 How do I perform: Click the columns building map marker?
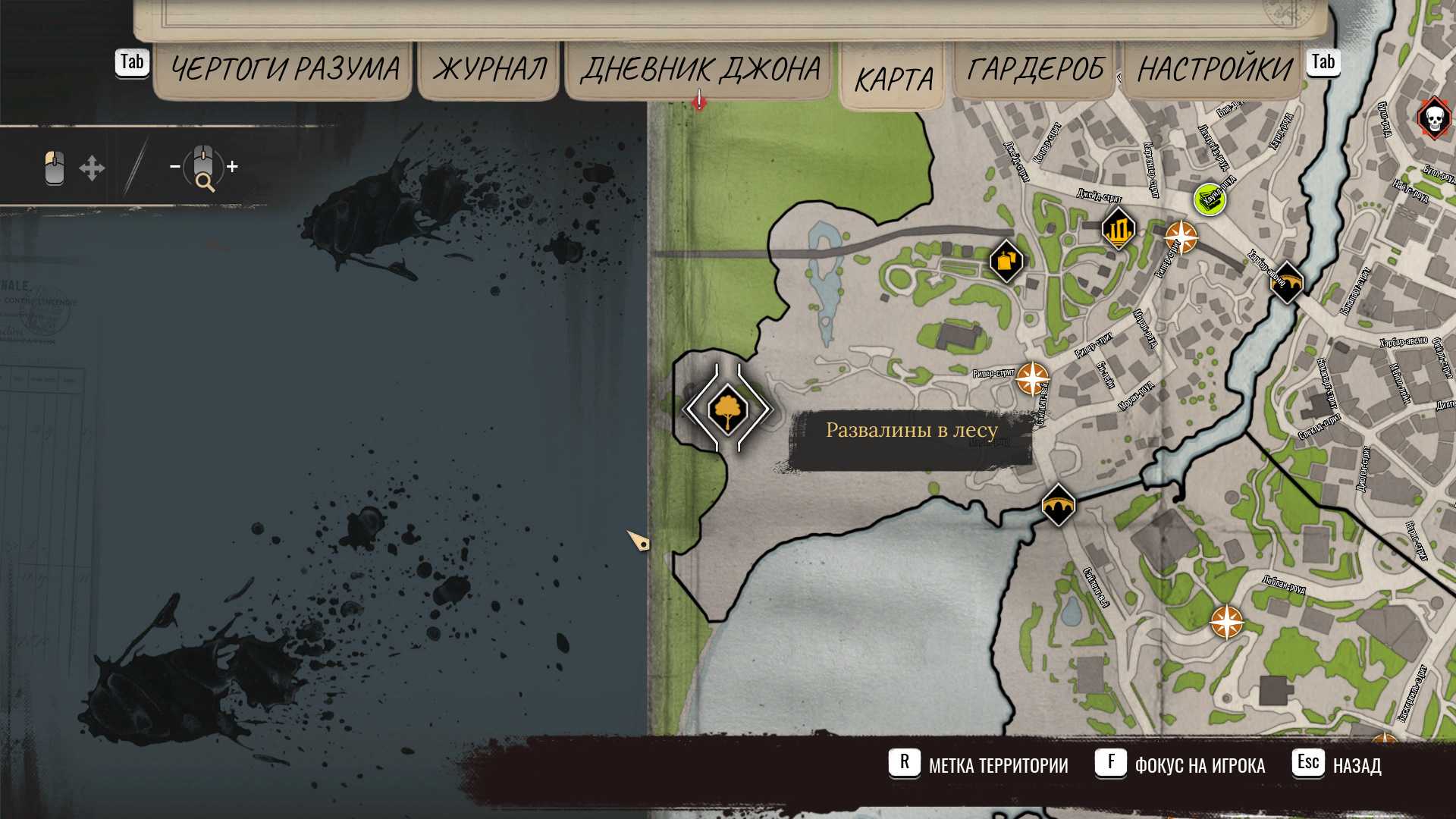[1118, 227]
